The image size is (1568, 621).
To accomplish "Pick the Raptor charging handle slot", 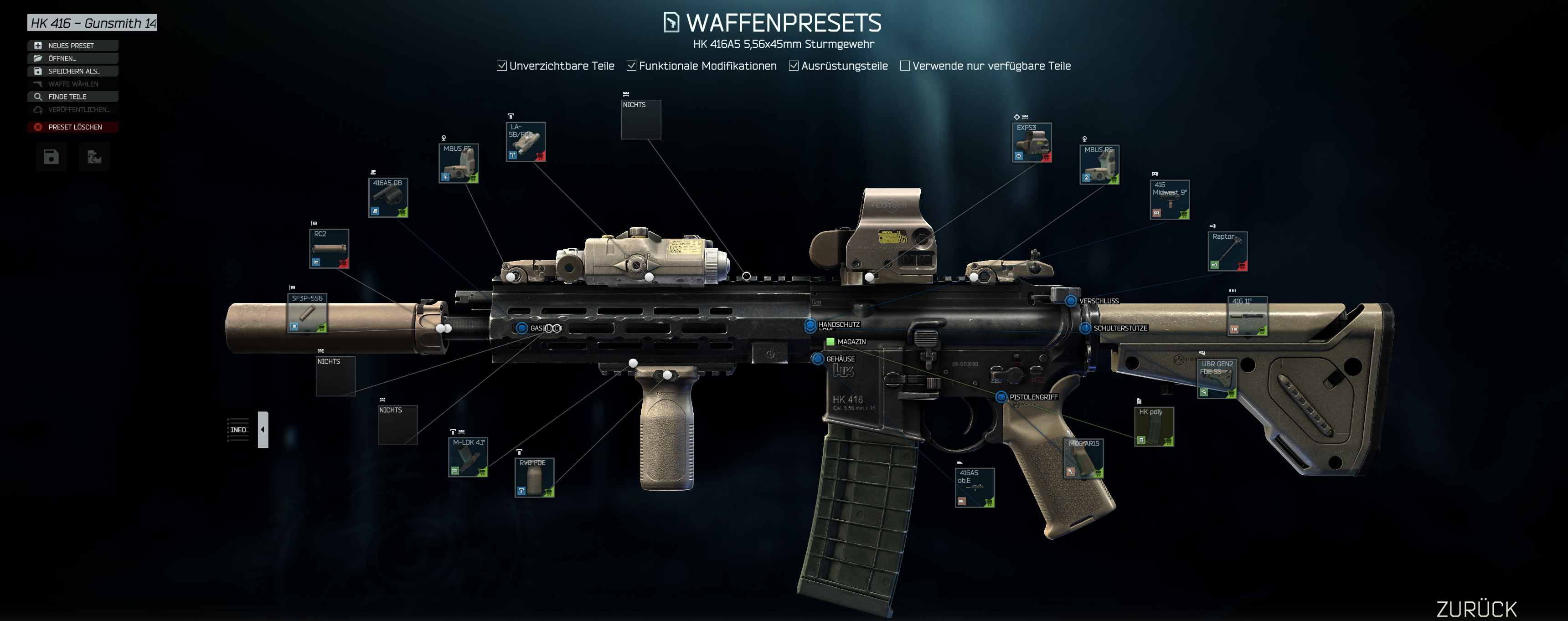I will click(1227, 251).
